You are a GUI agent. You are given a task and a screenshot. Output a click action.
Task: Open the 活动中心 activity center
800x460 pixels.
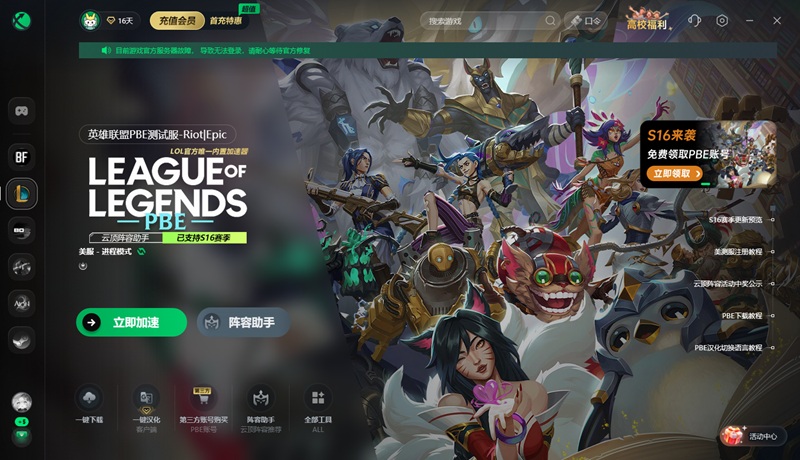752,436
